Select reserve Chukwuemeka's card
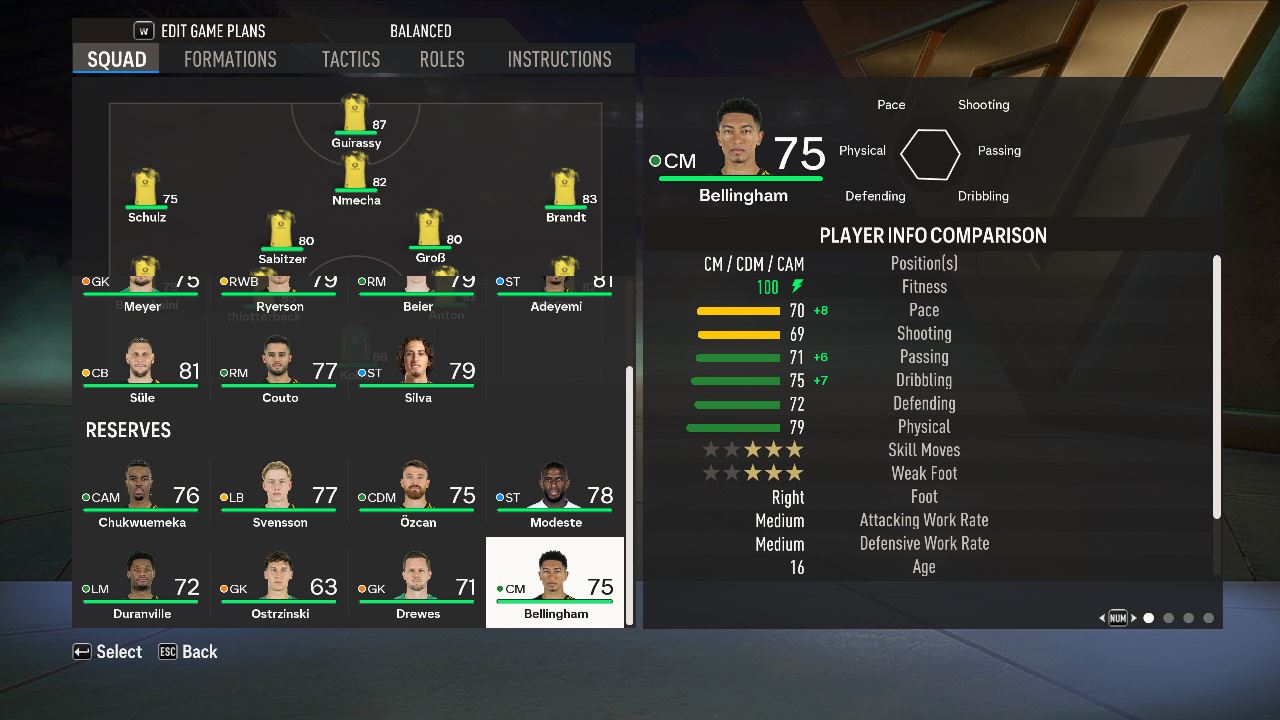This screenshot has height=720, width=1280. click(142, 493)
